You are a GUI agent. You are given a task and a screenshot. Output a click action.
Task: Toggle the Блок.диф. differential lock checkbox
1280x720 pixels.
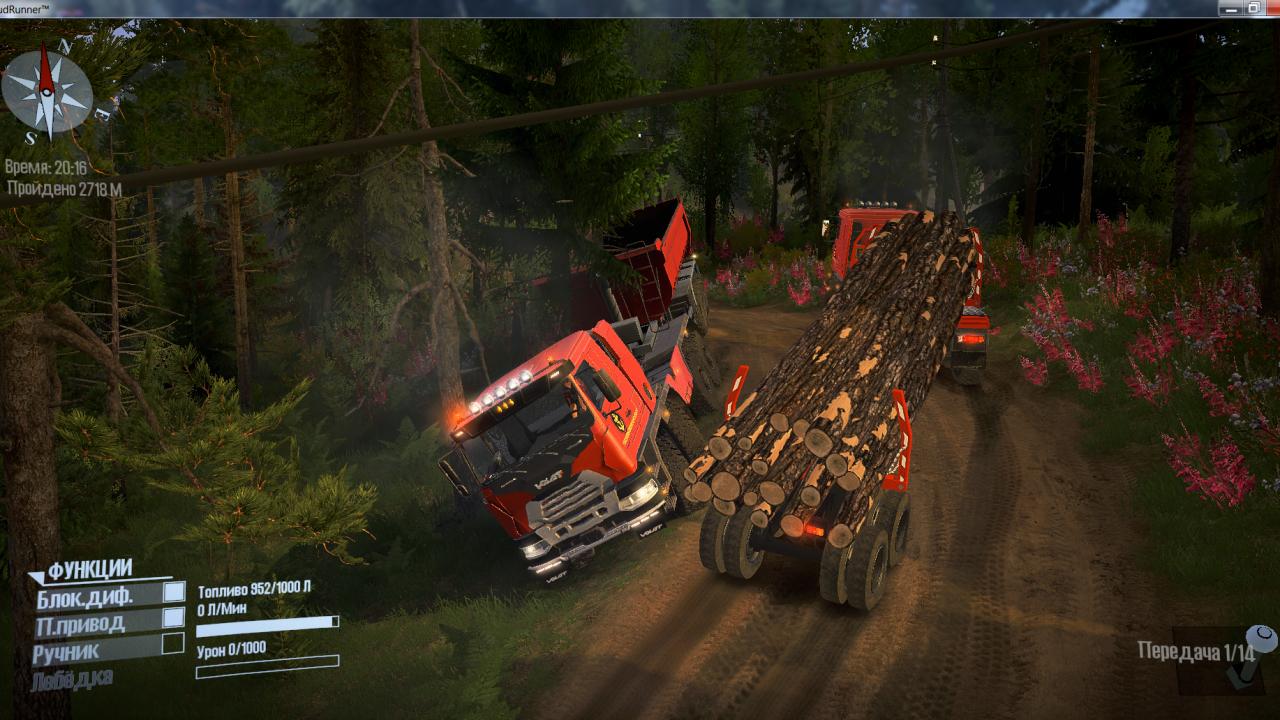(174, 591)
